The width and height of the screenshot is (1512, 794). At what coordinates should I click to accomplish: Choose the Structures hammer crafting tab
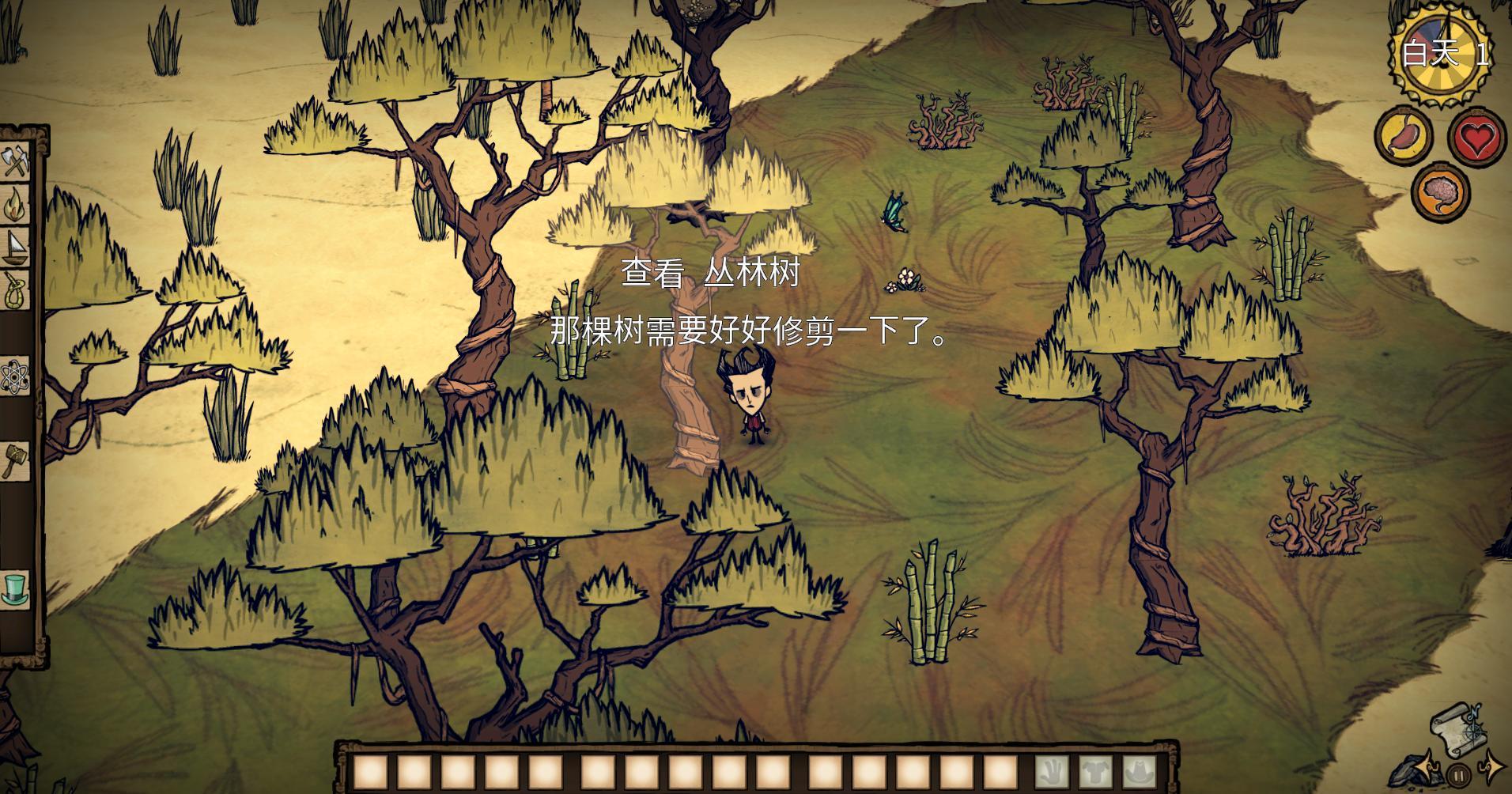[x=15, y=459]
